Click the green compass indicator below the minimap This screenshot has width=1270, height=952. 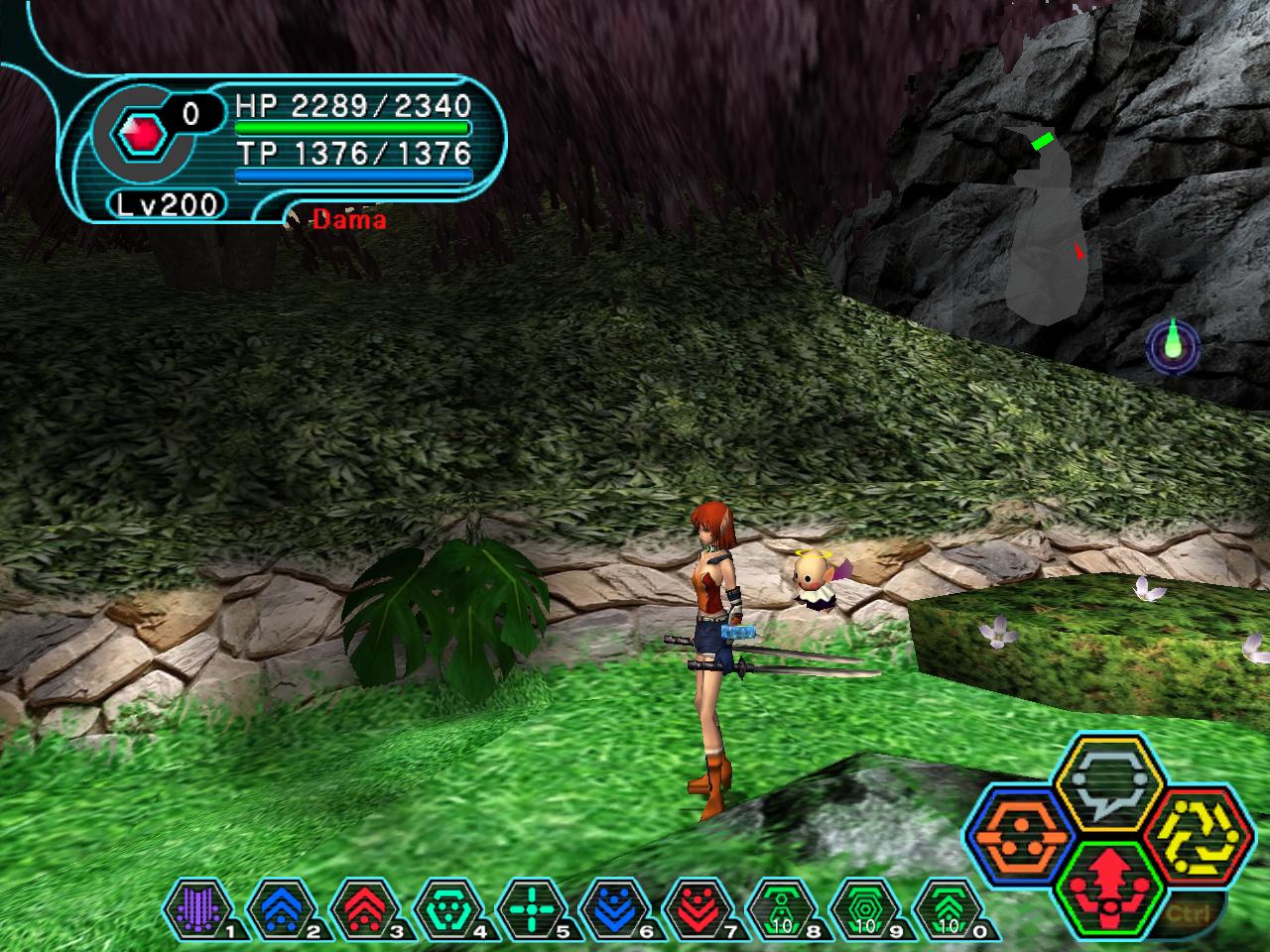pyautogui.click(x=1174, y=346)
